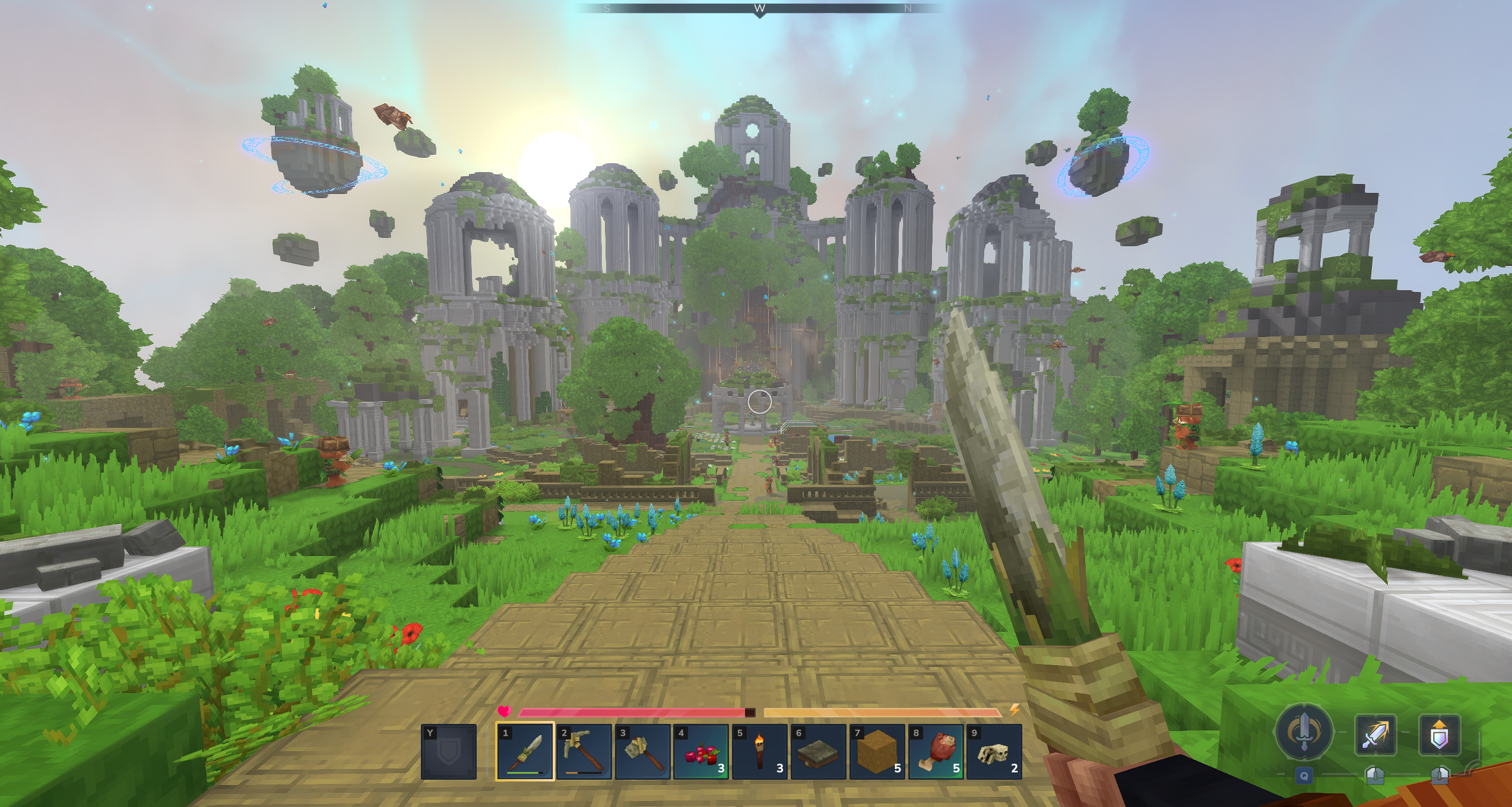The image size is (1512, 807).
Task: Pick the stone slab item slot
Action: [x=818, y=751]
